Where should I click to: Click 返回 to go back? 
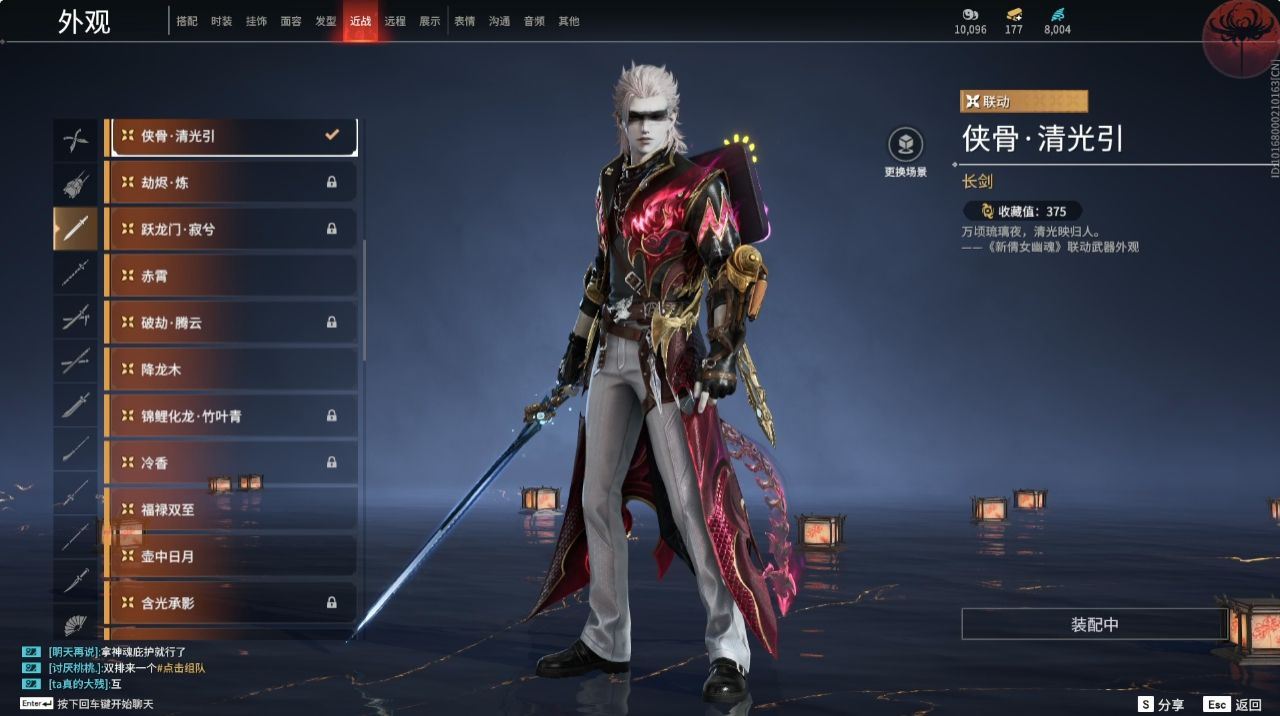tap(1233, 705)
